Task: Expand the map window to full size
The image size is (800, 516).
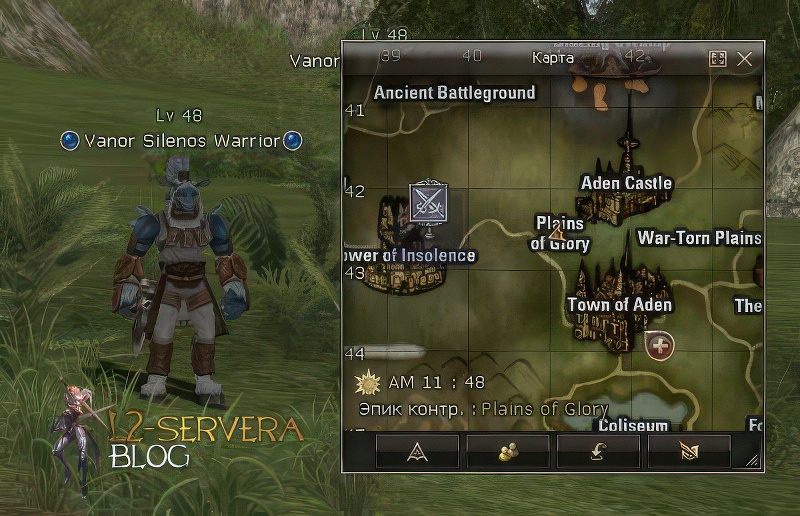Action: (717, 59)
